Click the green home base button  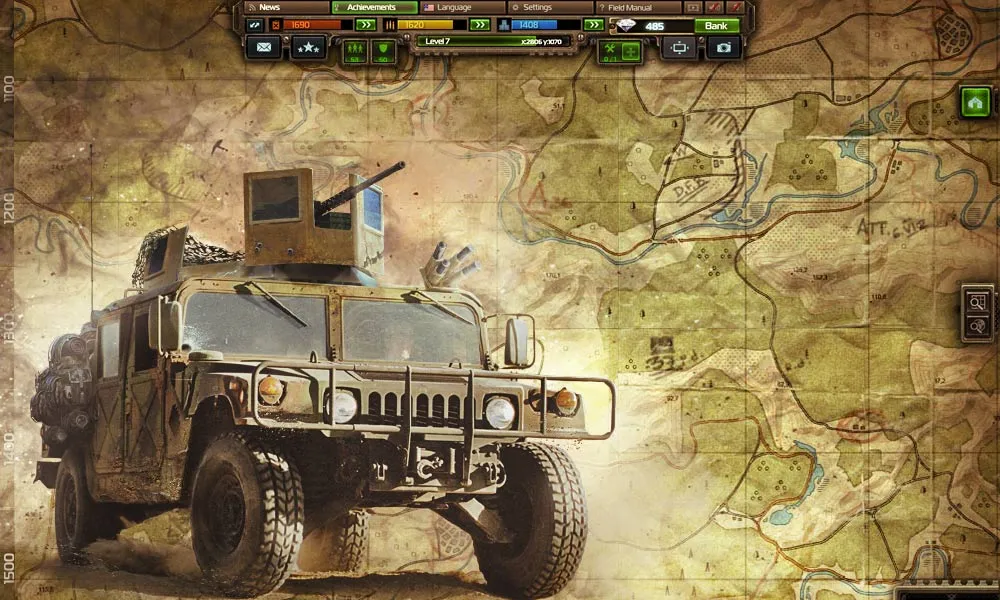(x=975, y=101)
